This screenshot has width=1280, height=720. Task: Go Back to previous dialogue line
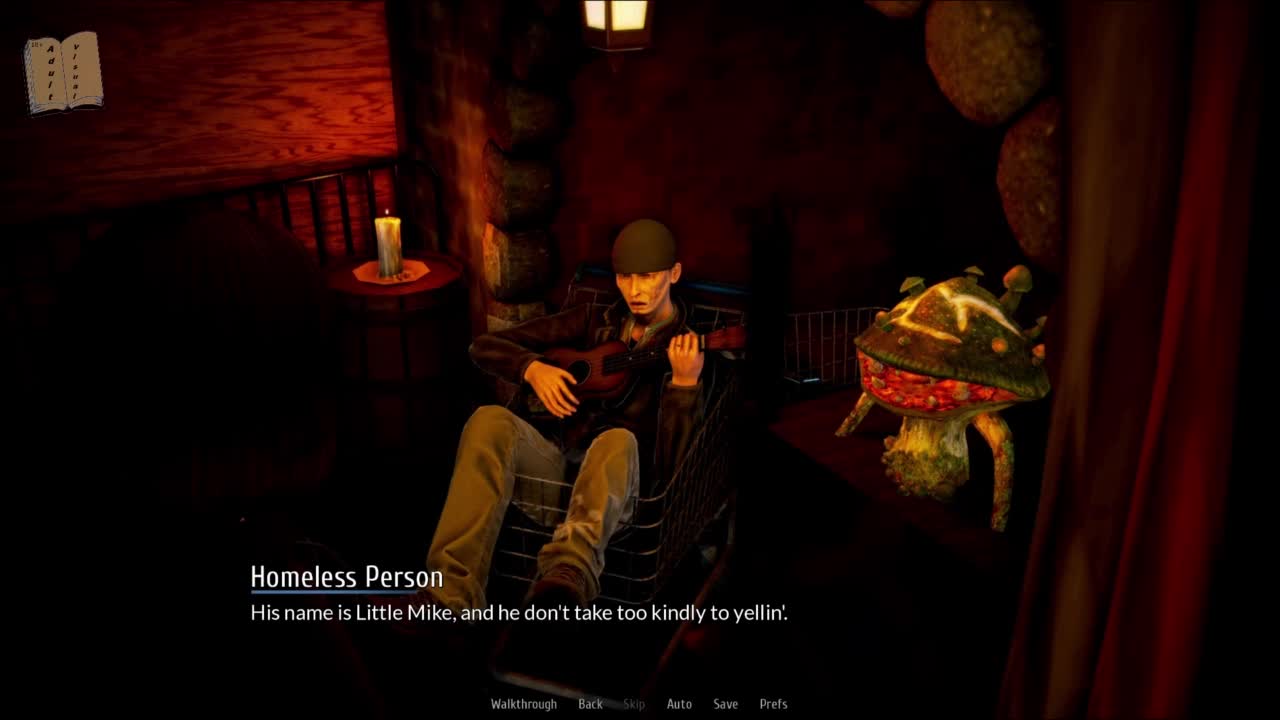tap(590, 704)
